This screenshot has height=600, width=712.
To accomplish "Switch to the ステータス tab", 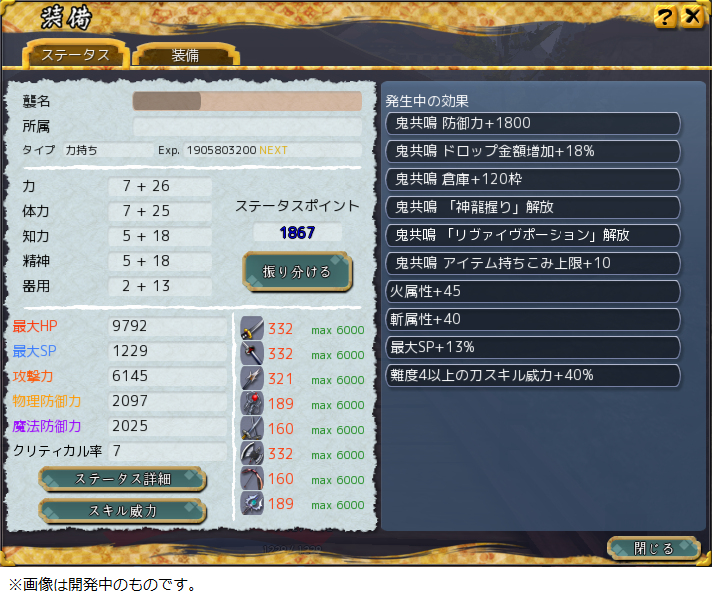I will [x=76, y=55].
